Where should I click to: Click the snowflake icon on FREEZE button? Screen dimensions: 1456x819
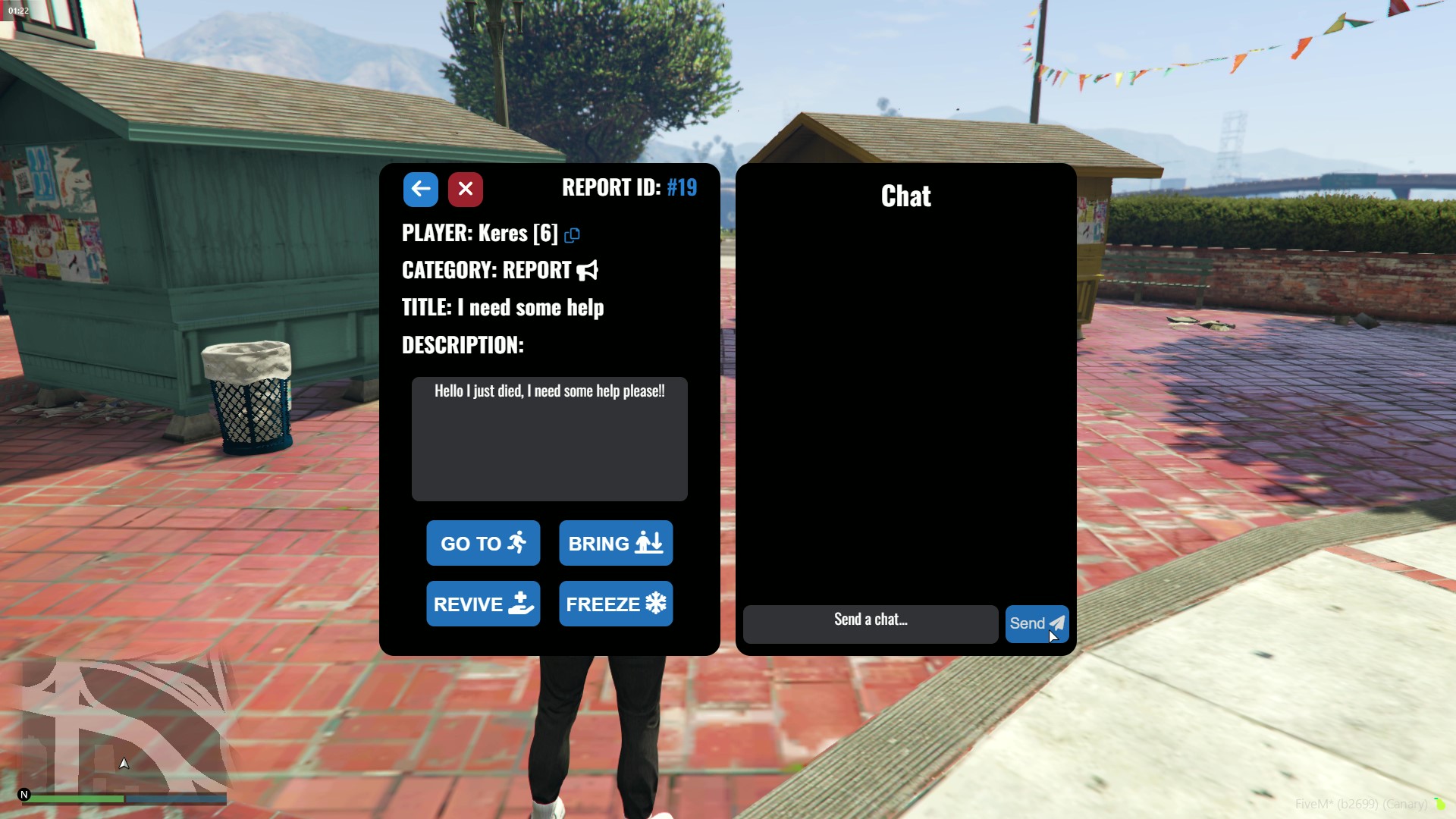656,604
